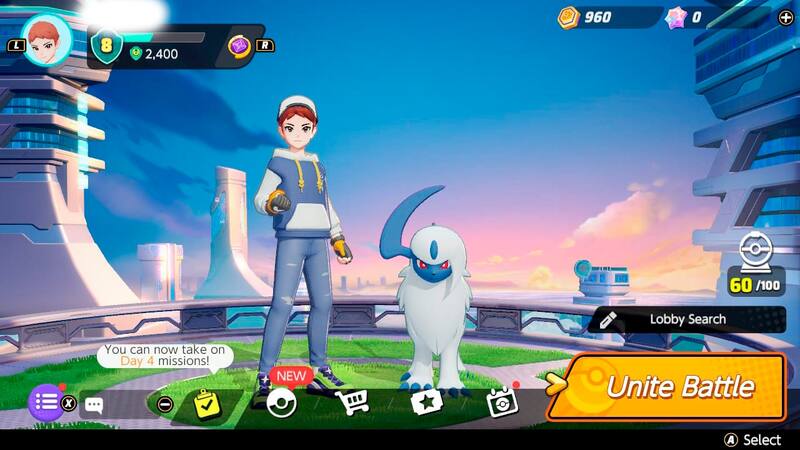Open the purple gem battle pass icon
The image size is (800, 450).
click(240, 46)
